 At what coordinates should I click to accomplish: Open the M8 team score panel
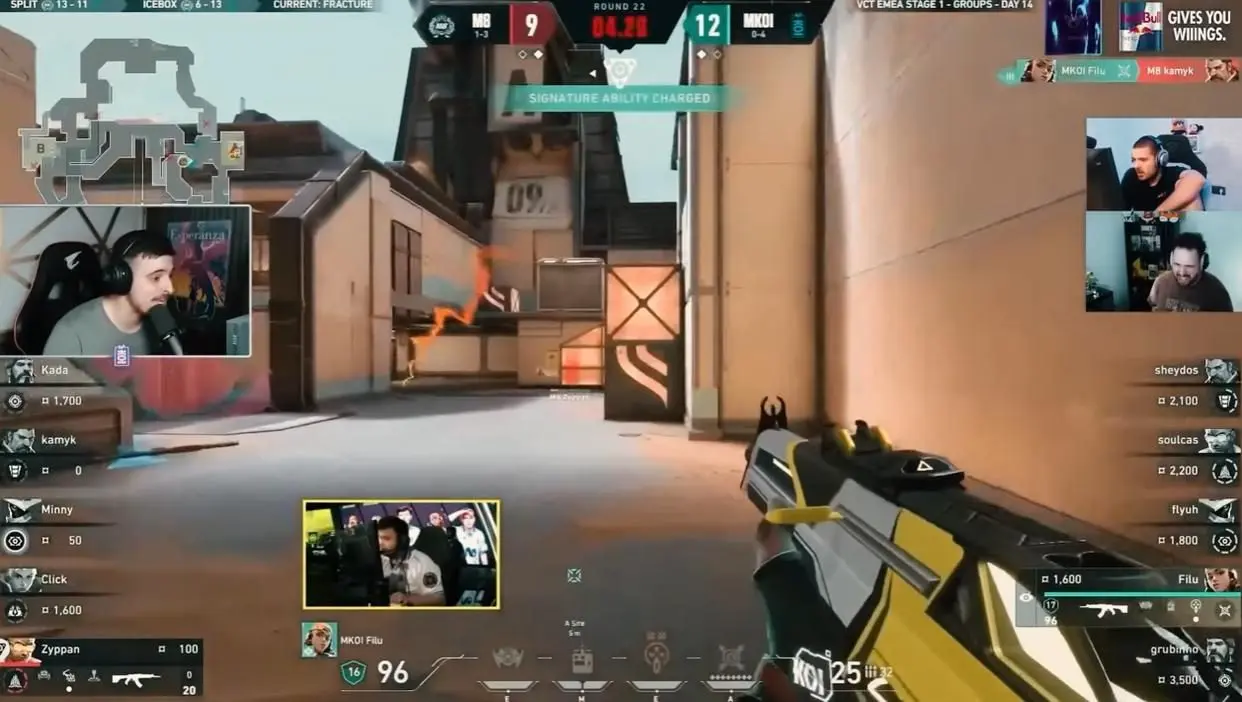(490, 25)
